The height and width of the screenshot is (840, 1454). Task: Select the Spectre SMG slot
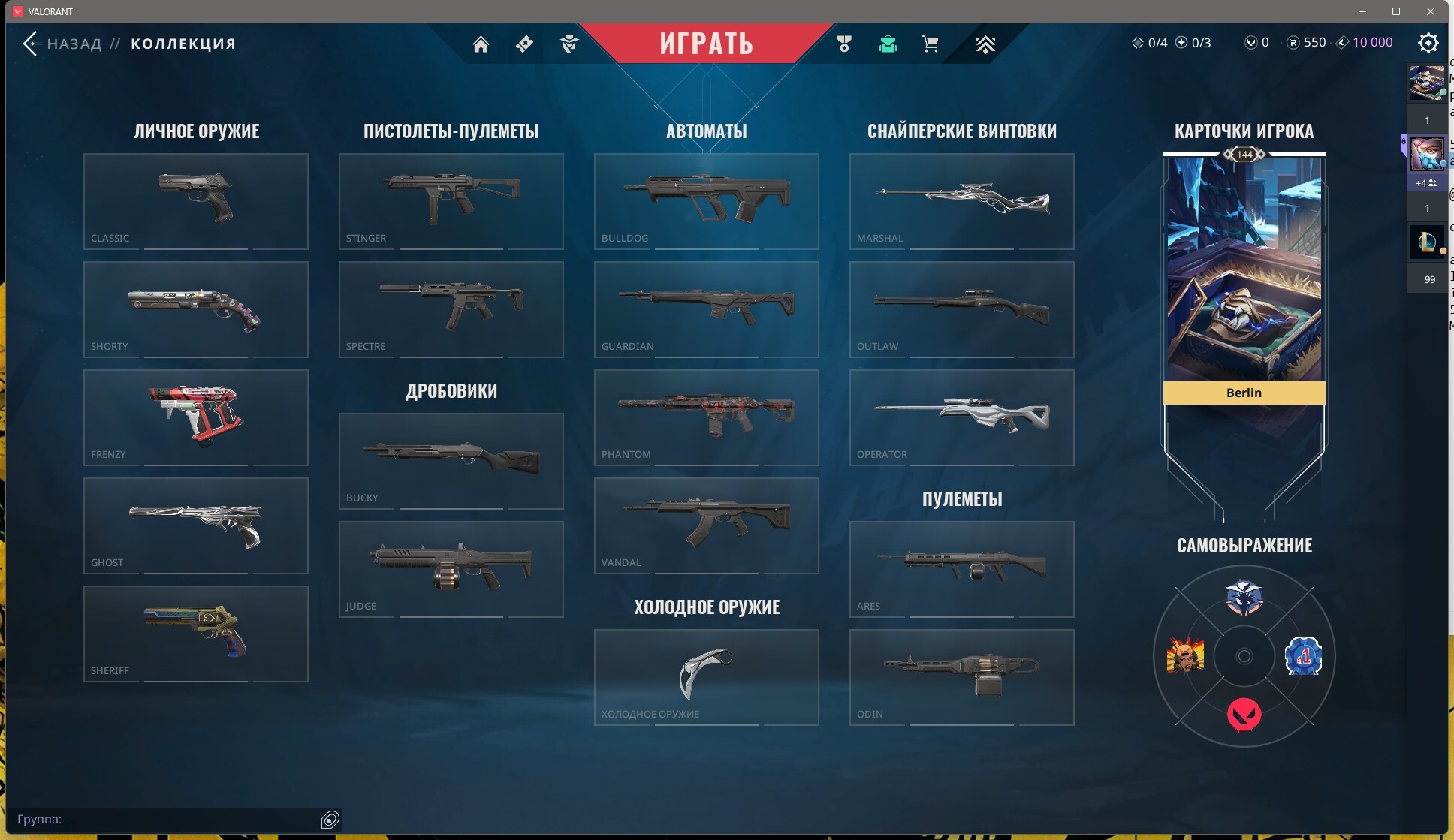tap(451, 309)
